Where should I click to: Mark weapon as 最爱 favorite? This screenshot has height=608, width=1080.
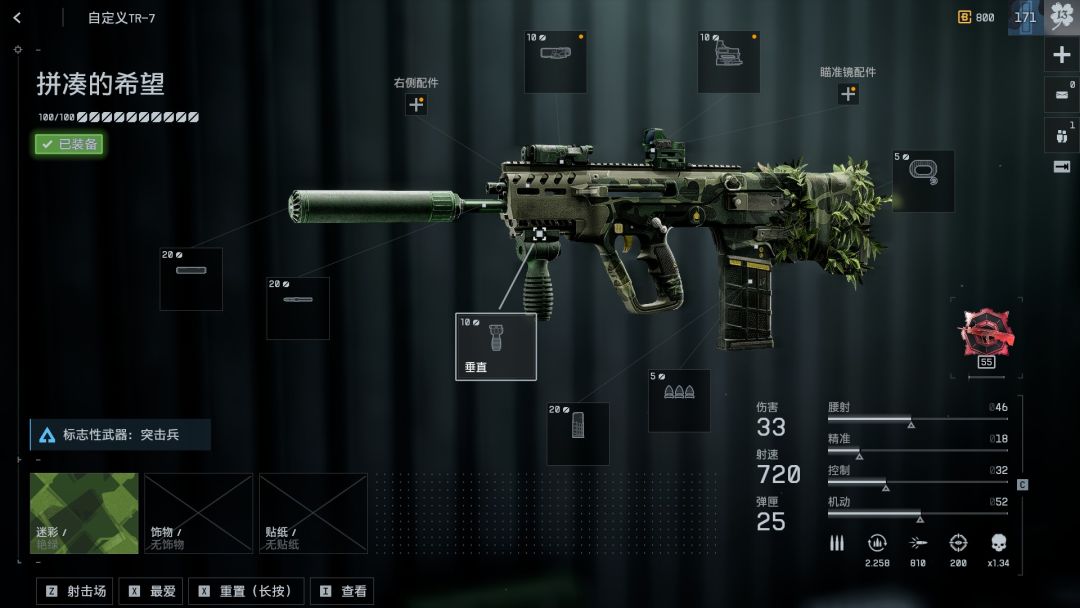(152, 591)
